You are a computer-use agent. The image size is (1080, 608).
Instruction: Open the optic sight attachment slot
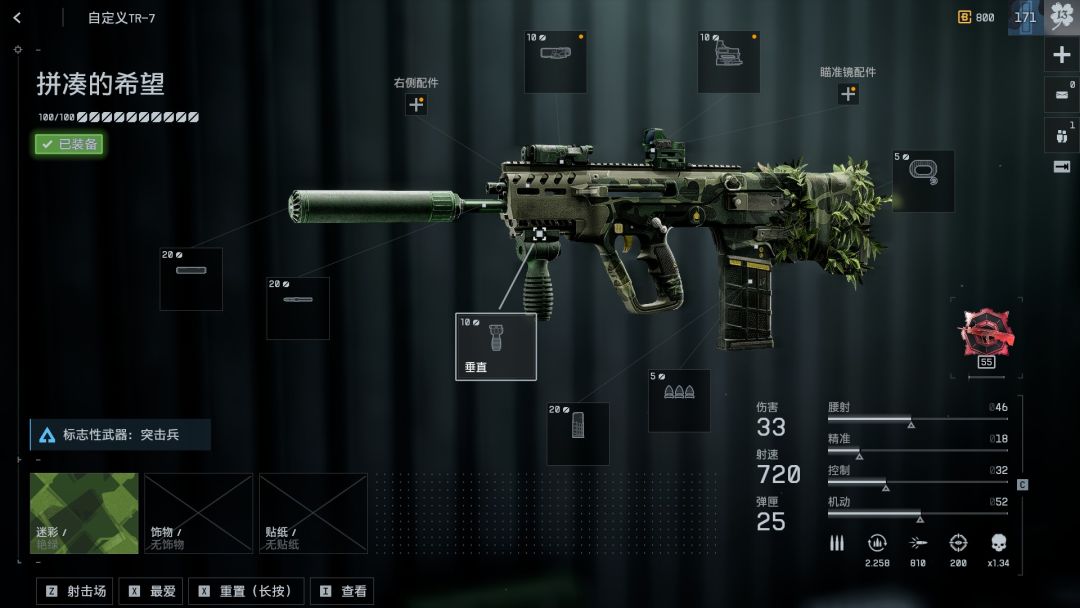pyautogui.click(x=728, y=62)
